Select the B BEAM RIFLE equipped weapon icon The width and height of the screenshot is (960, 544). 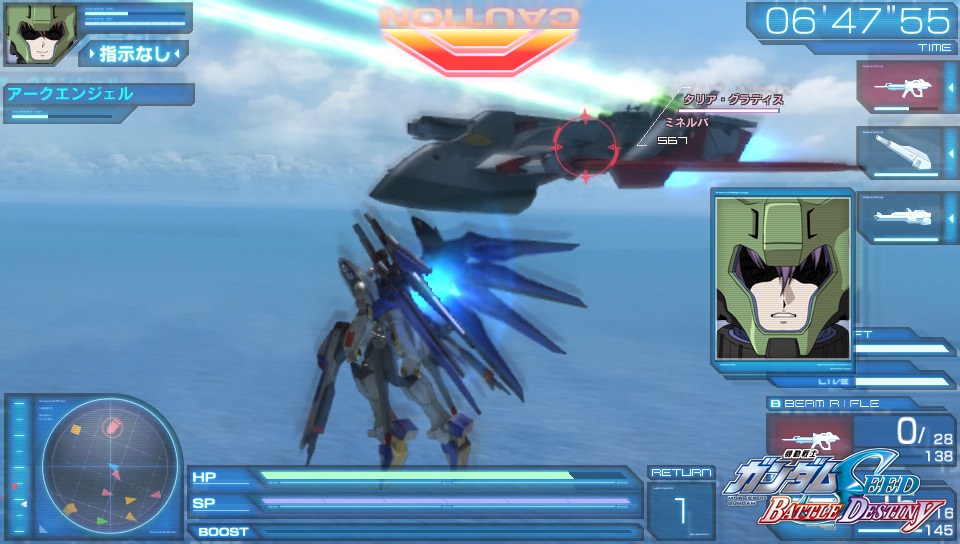[x=811, y=435]
